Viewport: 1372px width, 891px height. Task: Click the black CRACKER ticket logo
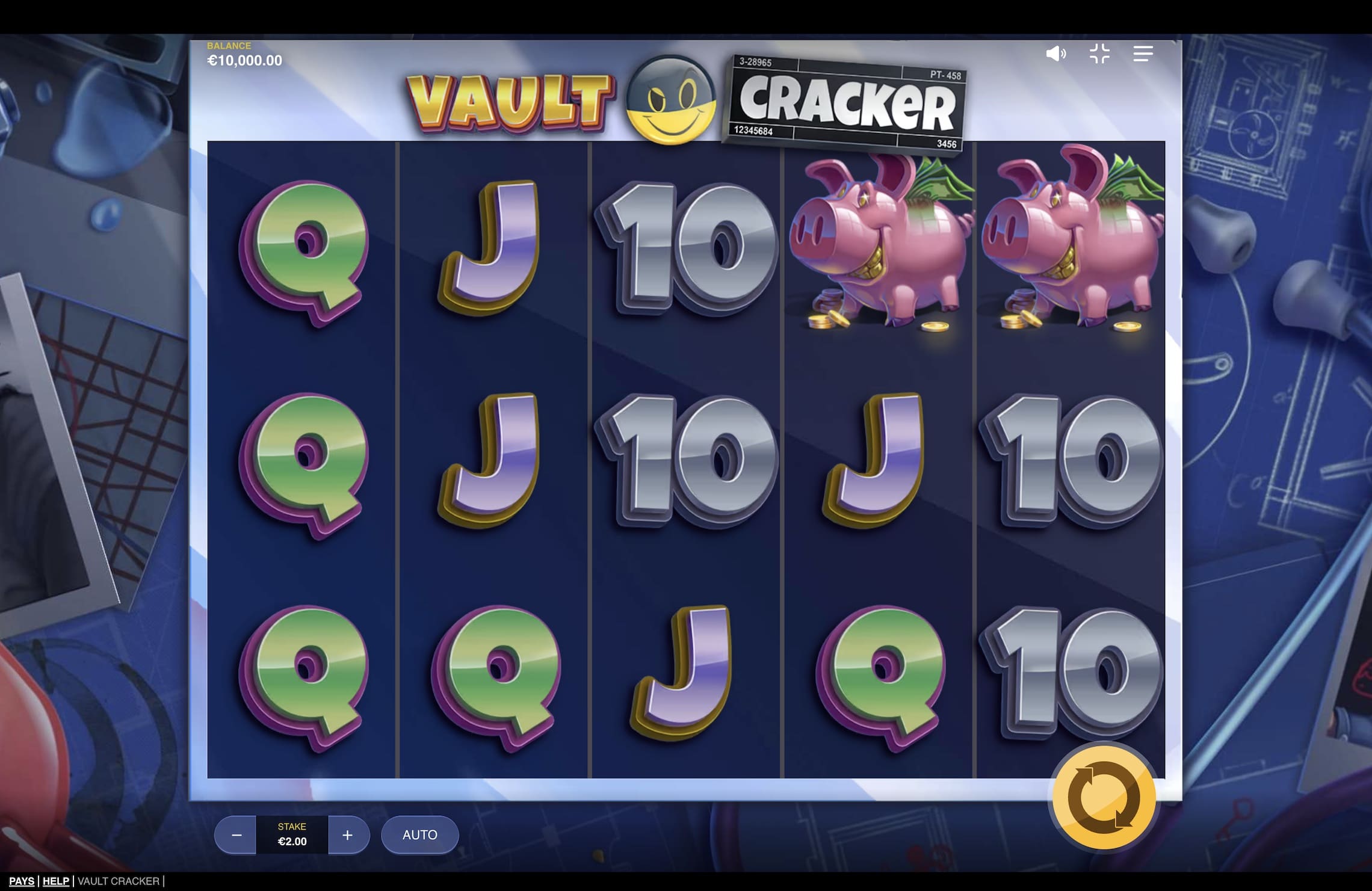pyautogui.click(x=848, y=102)
